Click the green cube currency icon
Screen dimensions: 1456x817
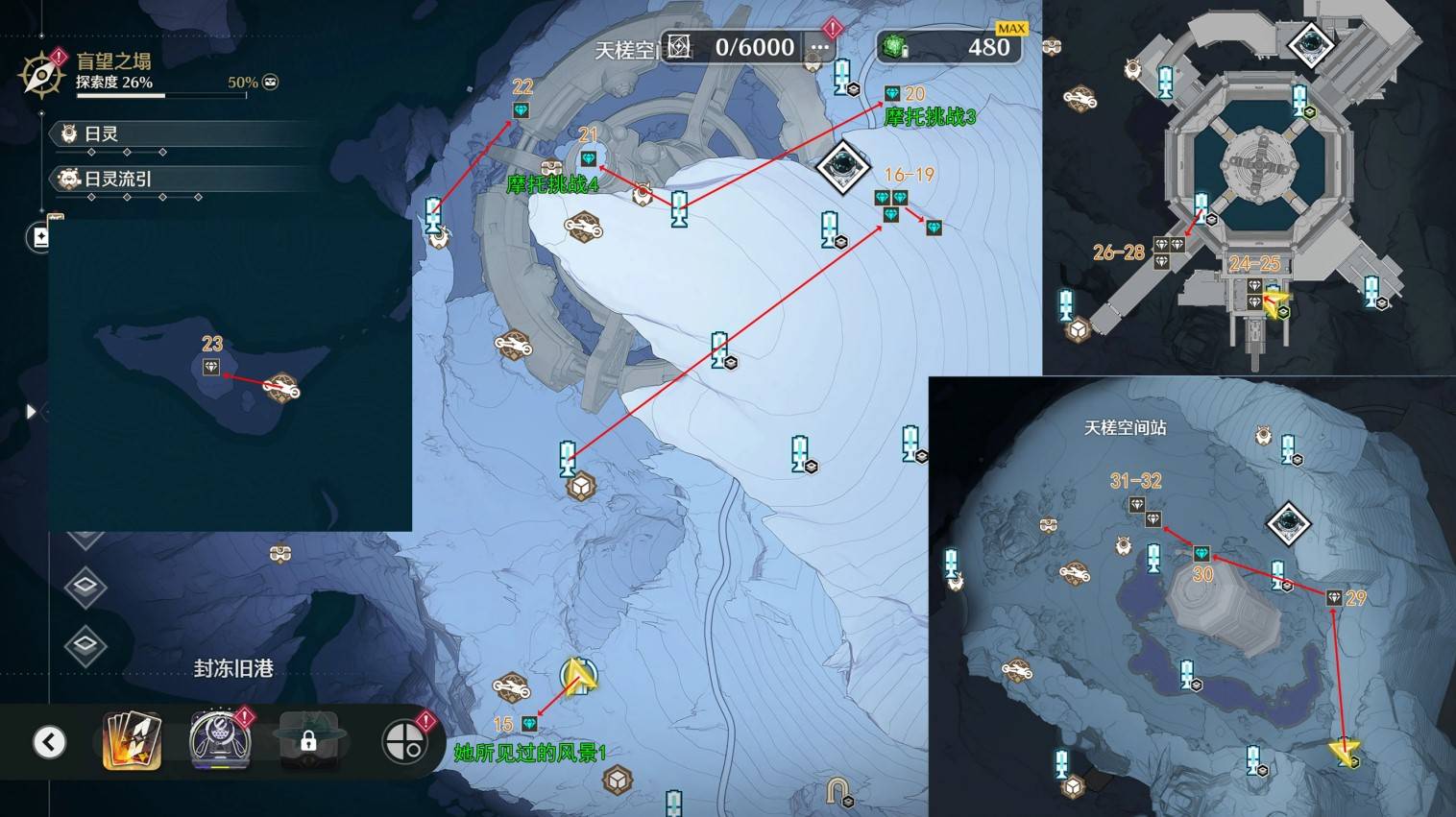pyautogui.click(x=895, y=47)
